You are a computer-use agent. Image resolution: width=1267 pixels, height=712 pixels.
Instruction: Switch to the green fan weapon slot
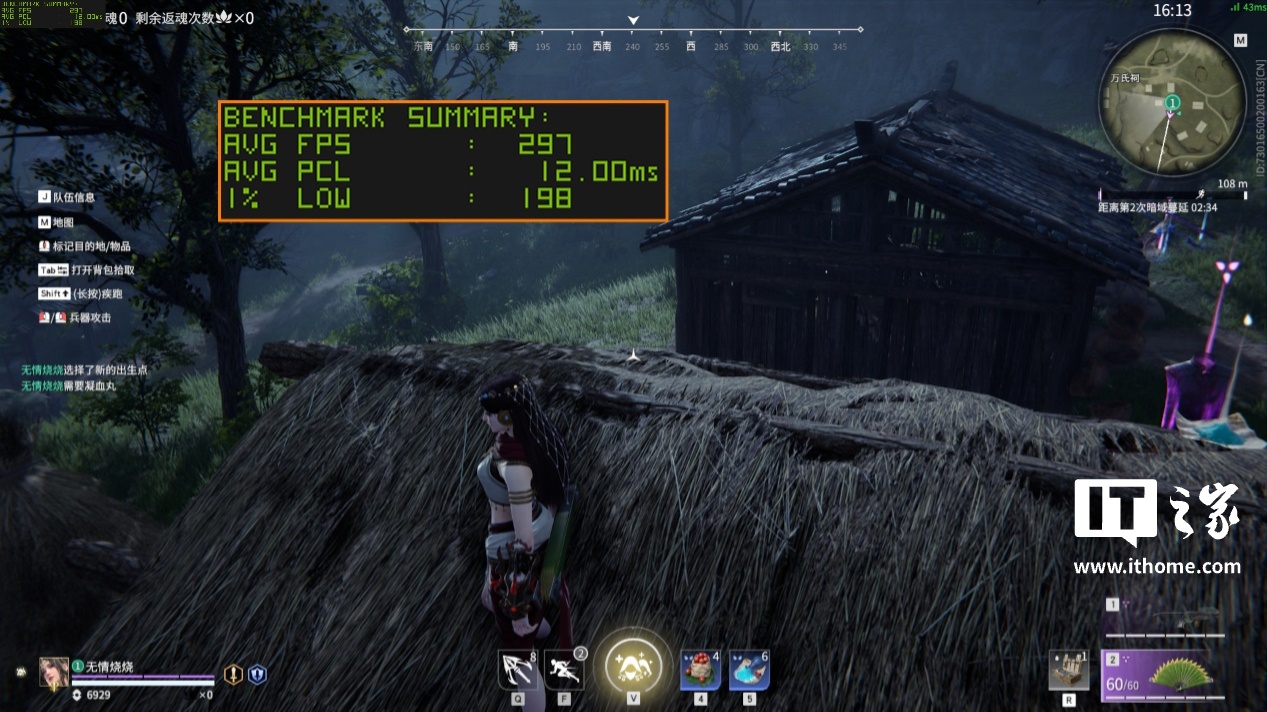(1180, 673)
